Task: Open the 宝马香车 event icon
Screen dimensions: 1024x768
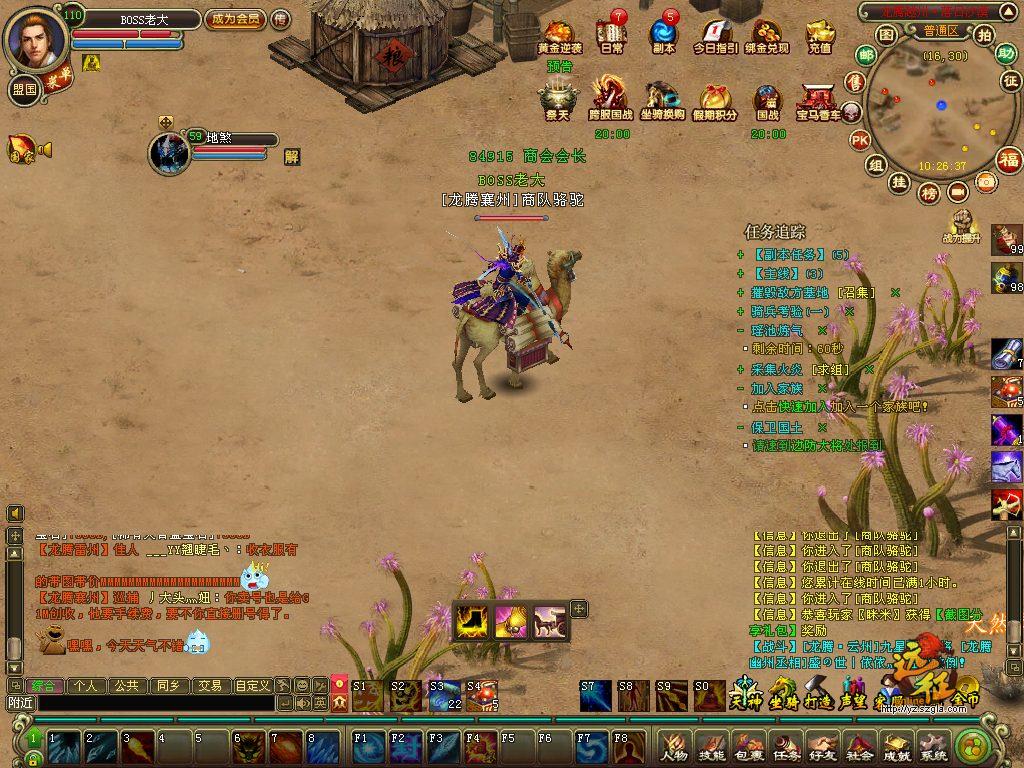Action: click(x=818, y=98)
